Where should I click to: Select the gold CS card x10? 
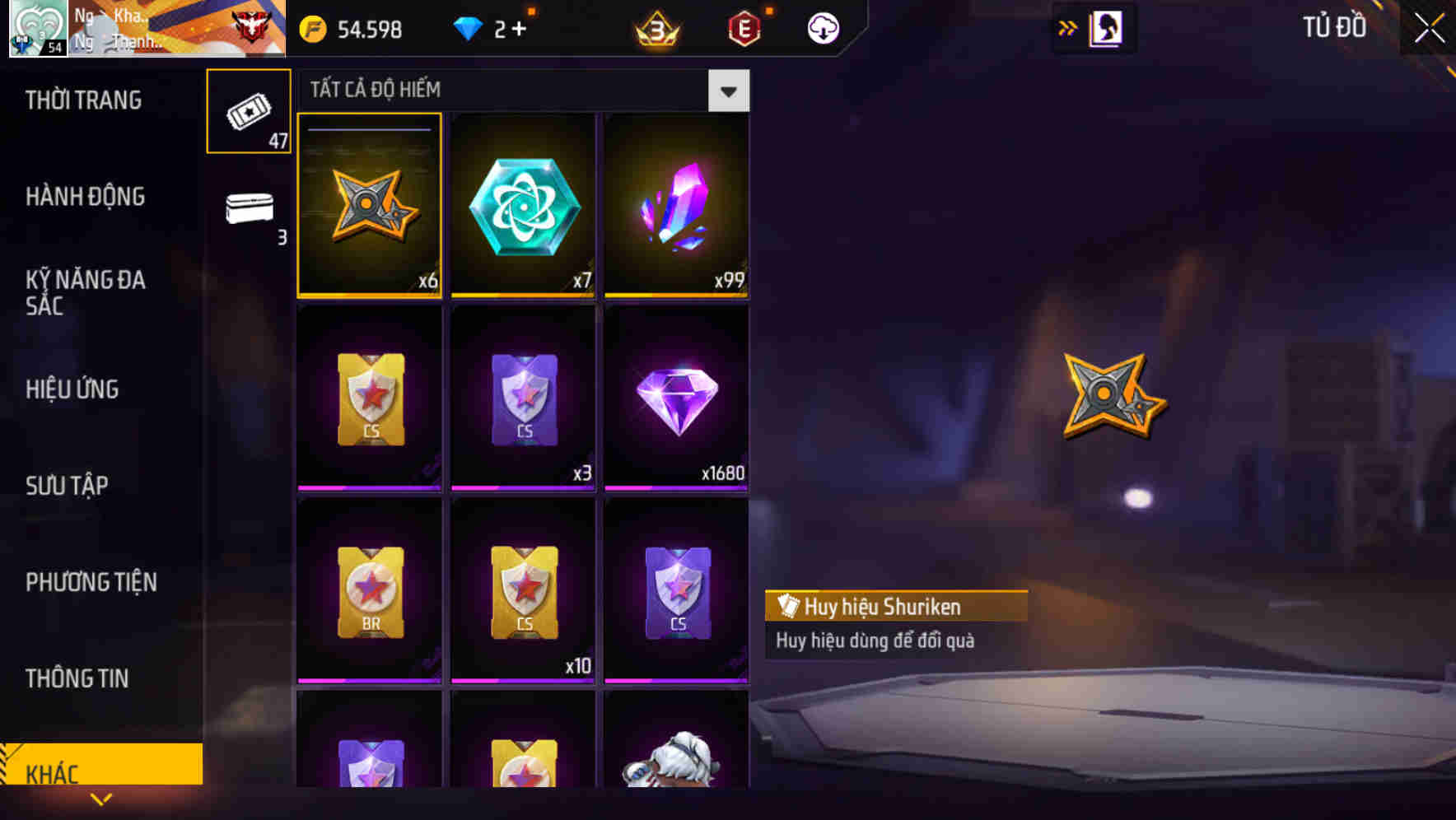pos(523,591)
